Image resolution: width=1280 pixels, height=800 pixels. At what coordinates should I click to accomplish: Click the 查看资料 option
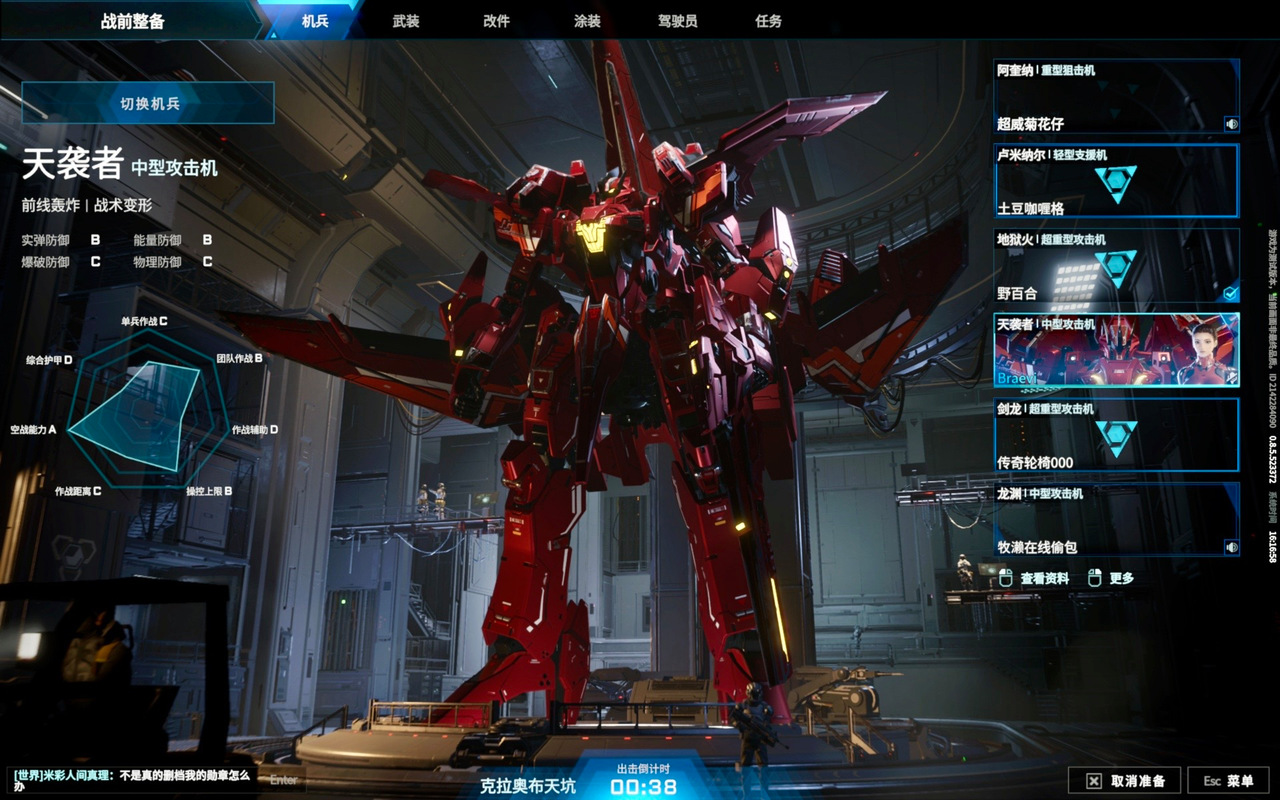point(1035,578)
